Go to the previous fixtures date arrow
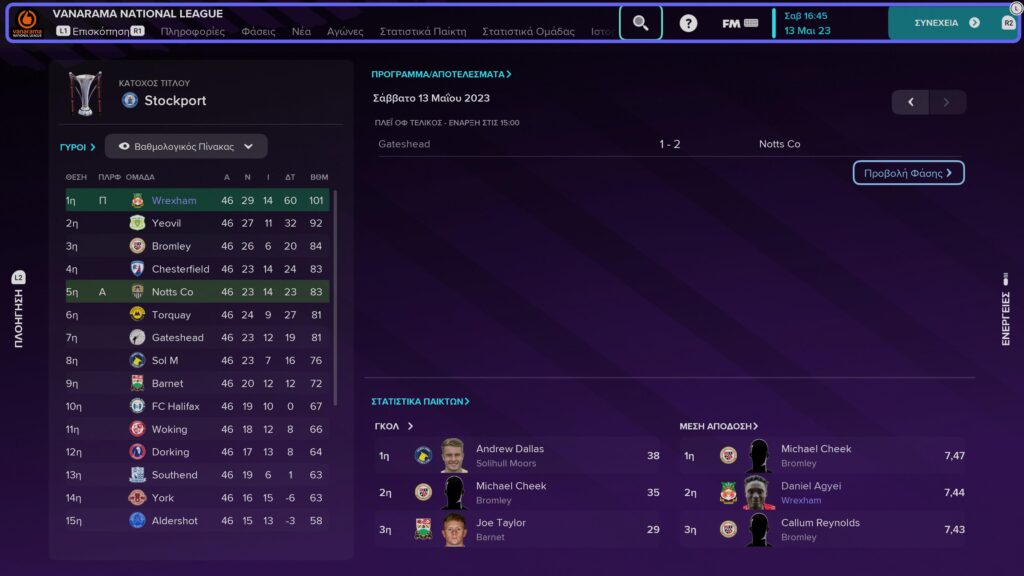The height and width of the screenshot is (576, 1024). pyautogui.click(x=910, y=102)
